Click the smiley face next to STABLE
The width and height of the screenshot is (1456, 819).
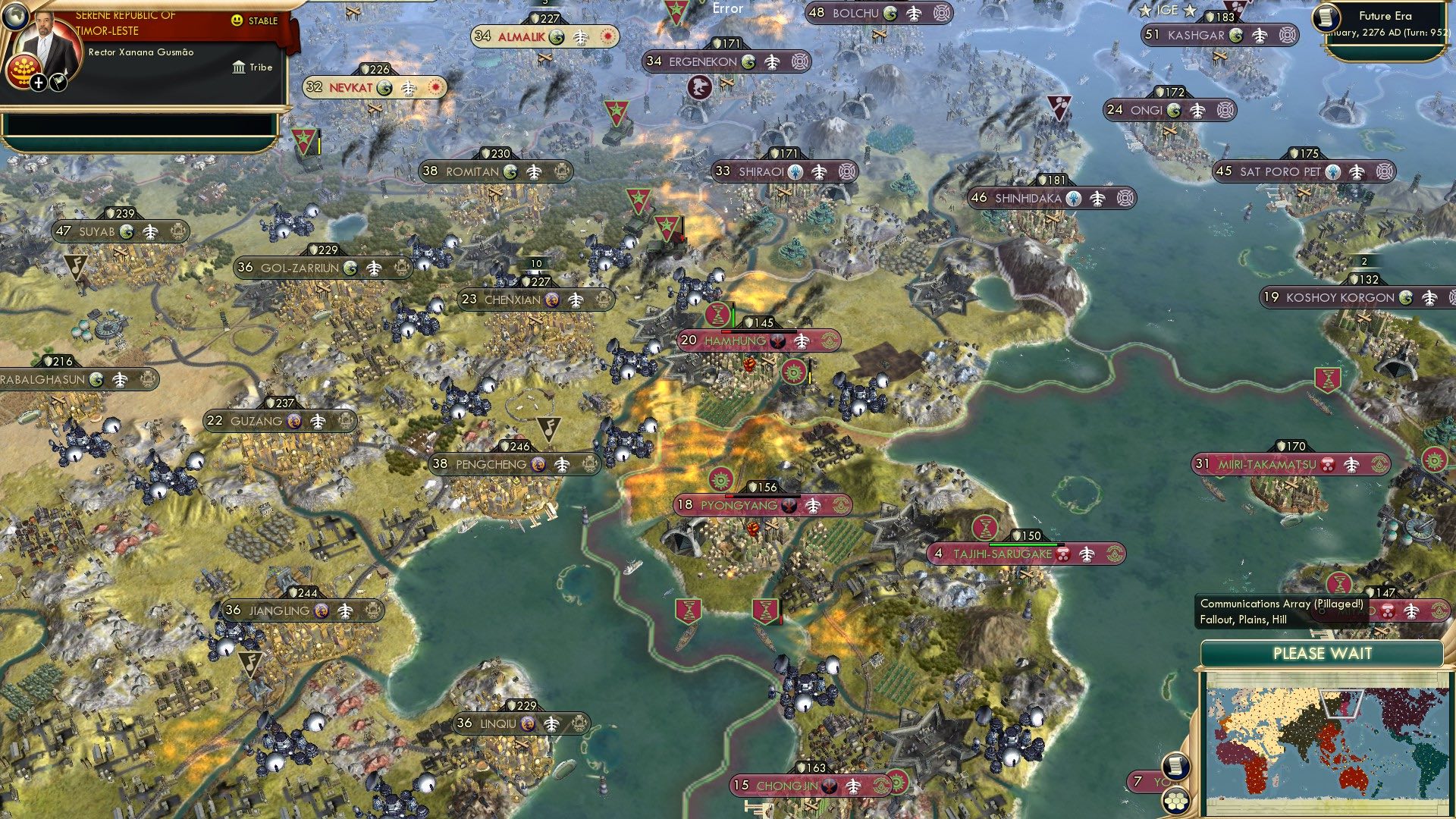[x=238, y=21]
